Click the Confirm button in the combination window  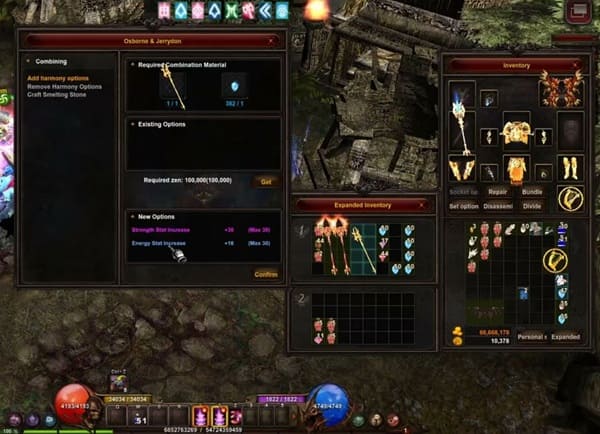pos(266,273)
